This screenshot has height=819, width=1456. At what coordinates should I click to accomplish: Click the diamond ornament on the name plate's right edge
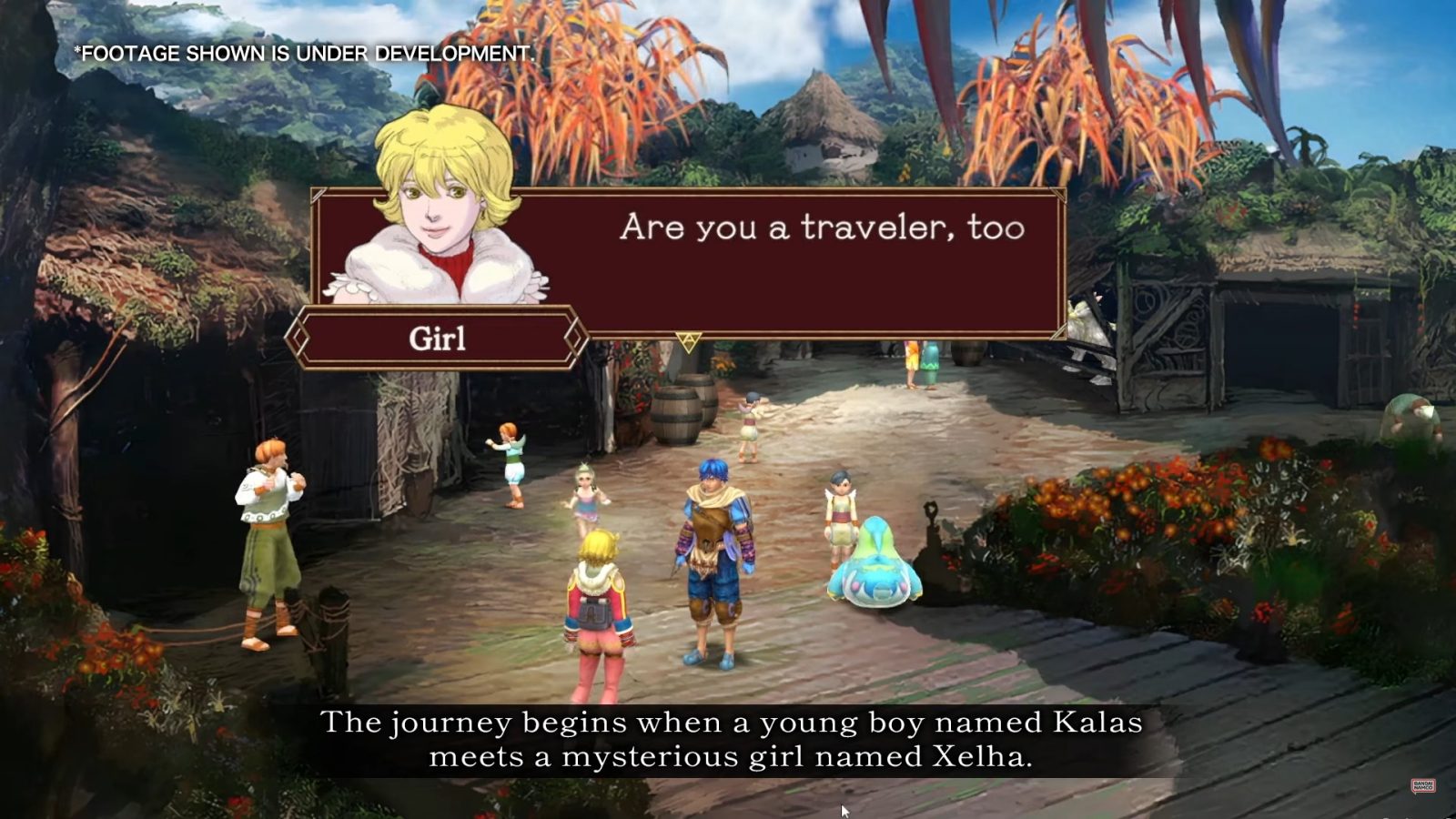pos(577,339)
